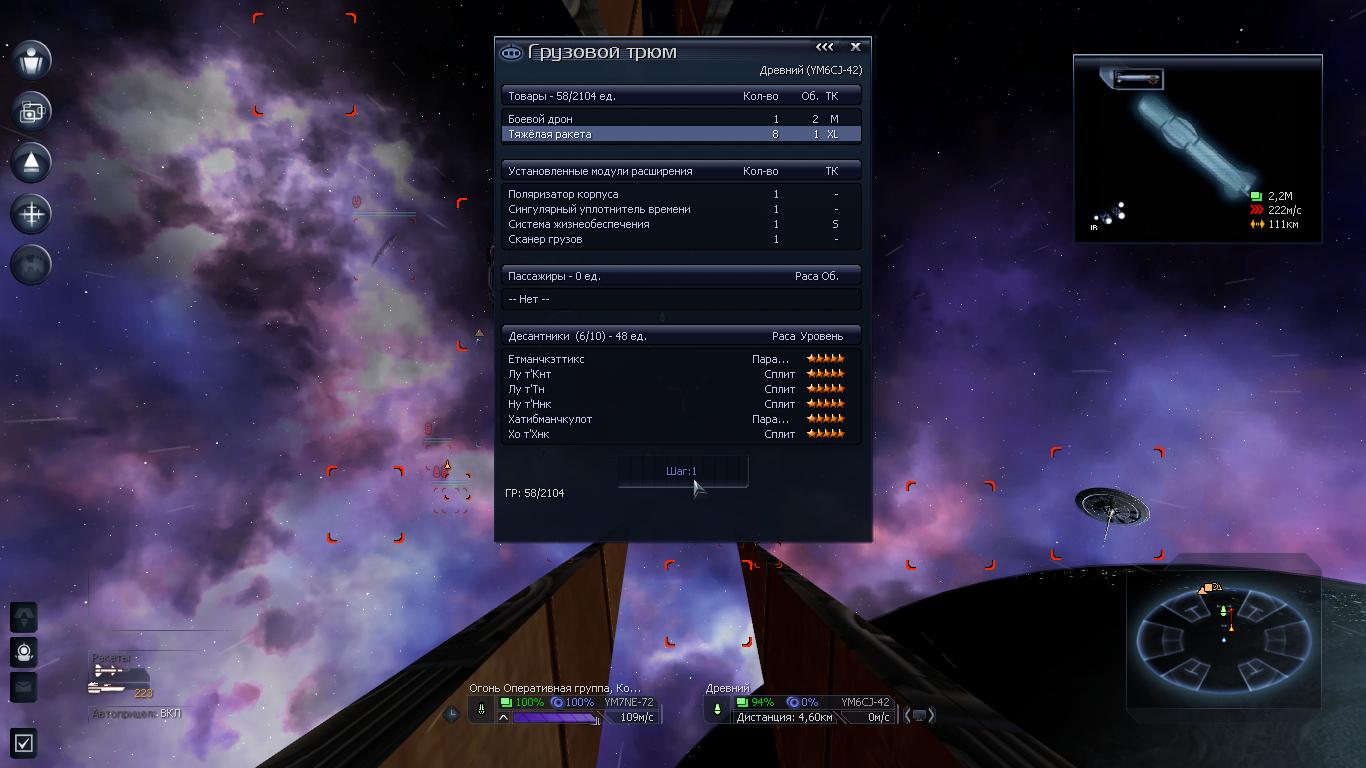This screenshot has height=768, width=1366.
Task: Select the Боевой дрон cargo row
Action: (x=680, y=119)
